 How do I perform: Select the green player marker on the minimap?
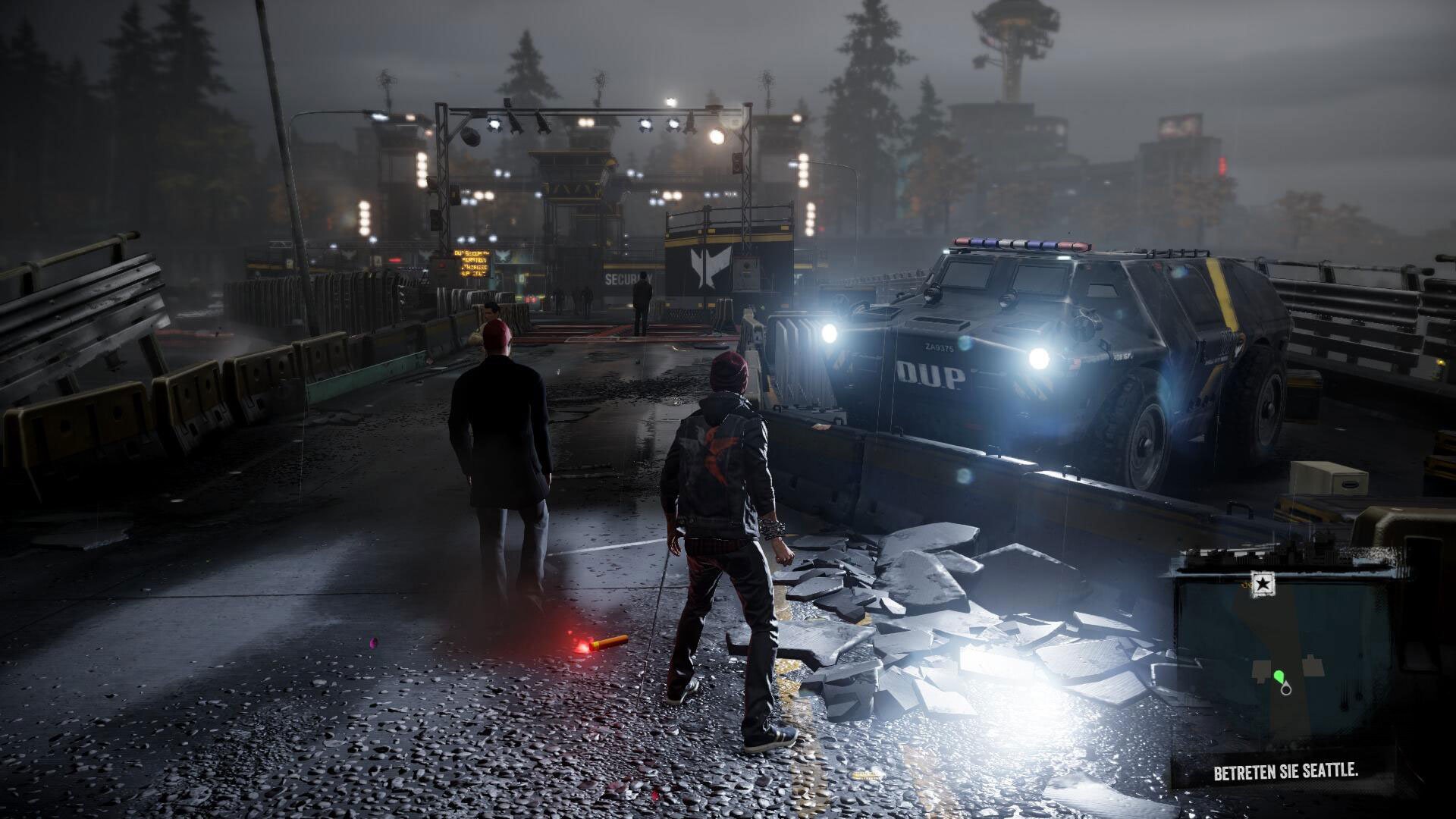point(1279,675)
